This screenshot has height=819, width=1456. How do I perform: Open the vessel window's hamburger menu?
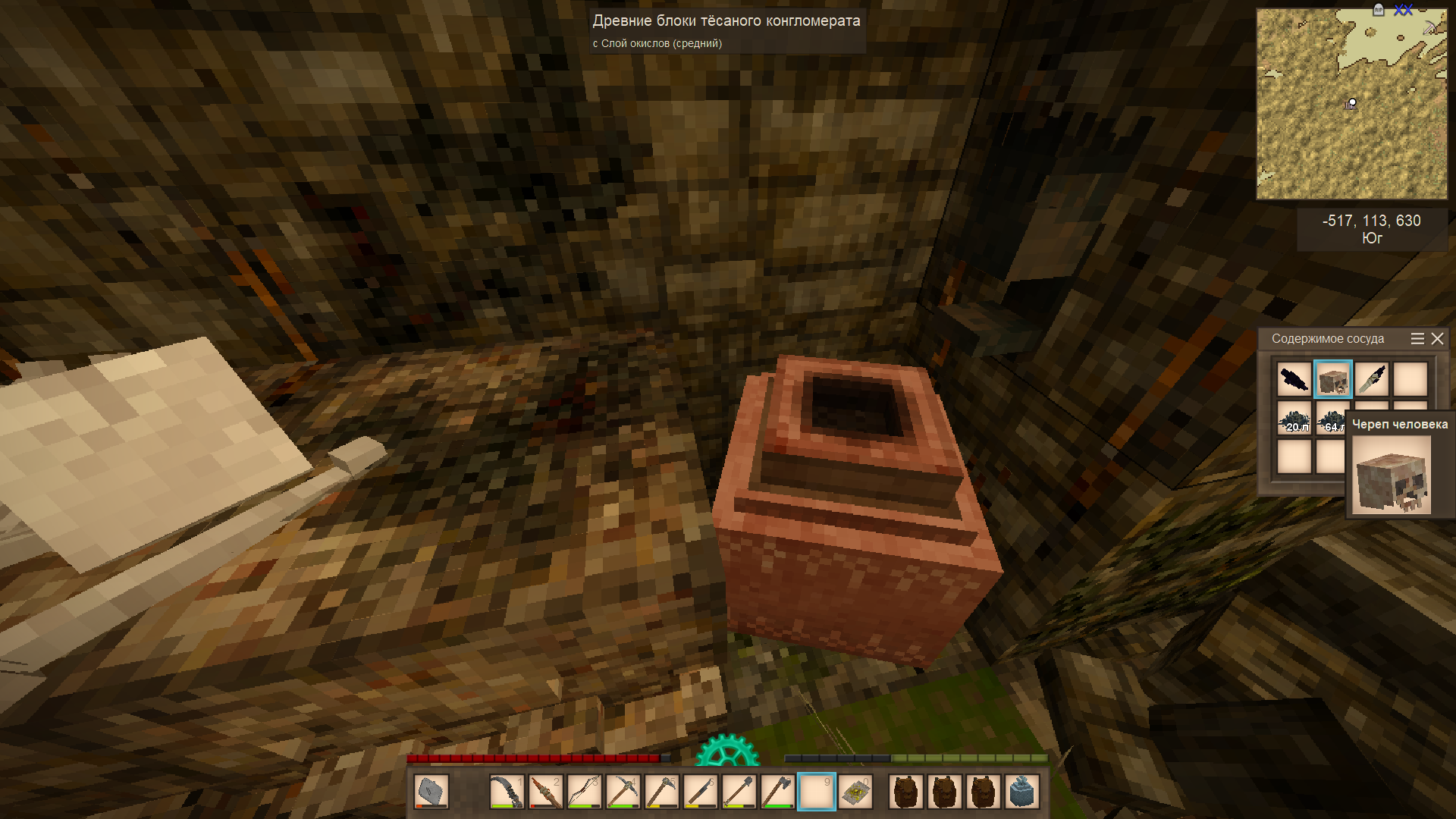(1417, 339)
